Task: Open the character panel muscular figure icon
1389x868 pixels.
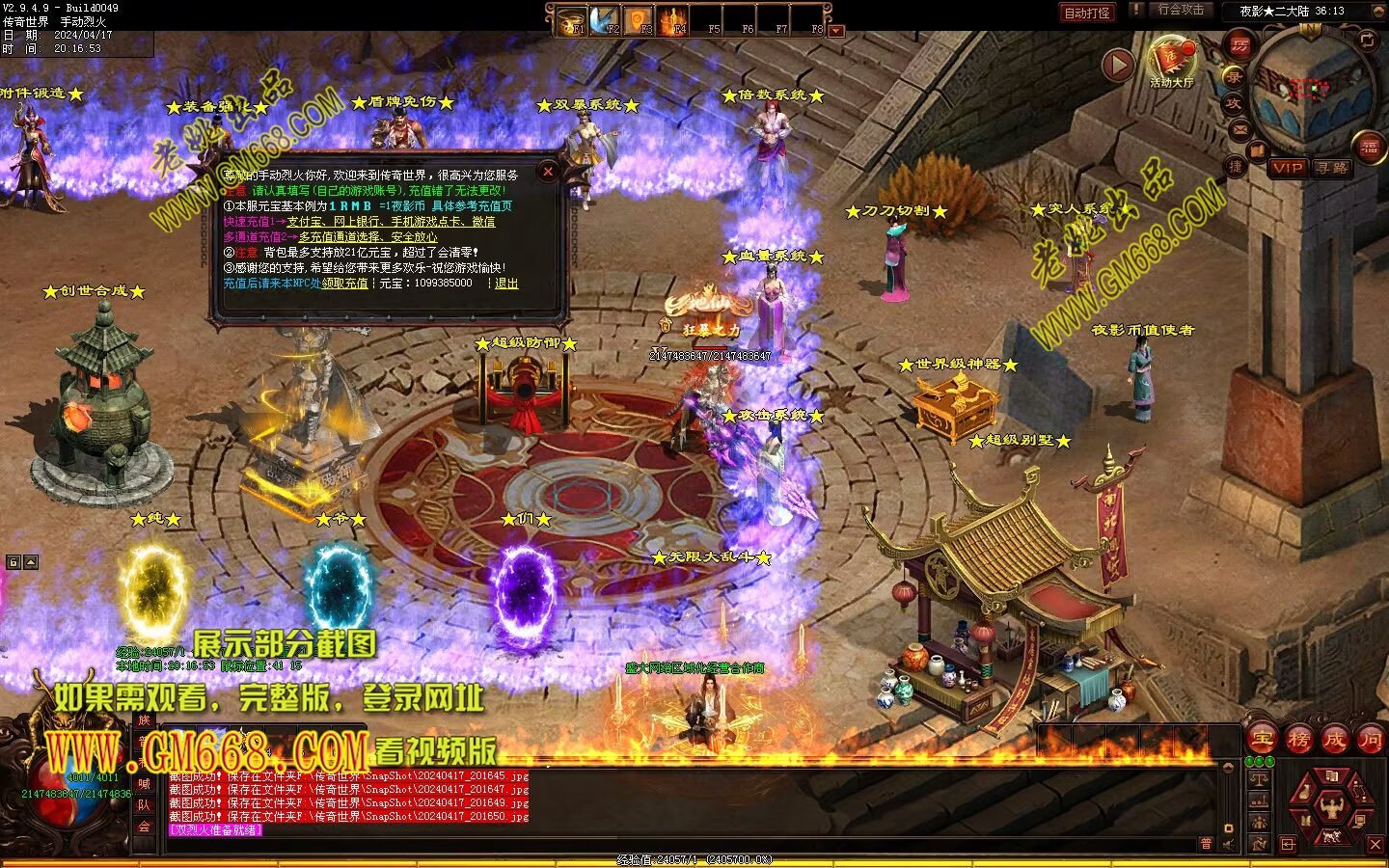Action: (1333, 805)
